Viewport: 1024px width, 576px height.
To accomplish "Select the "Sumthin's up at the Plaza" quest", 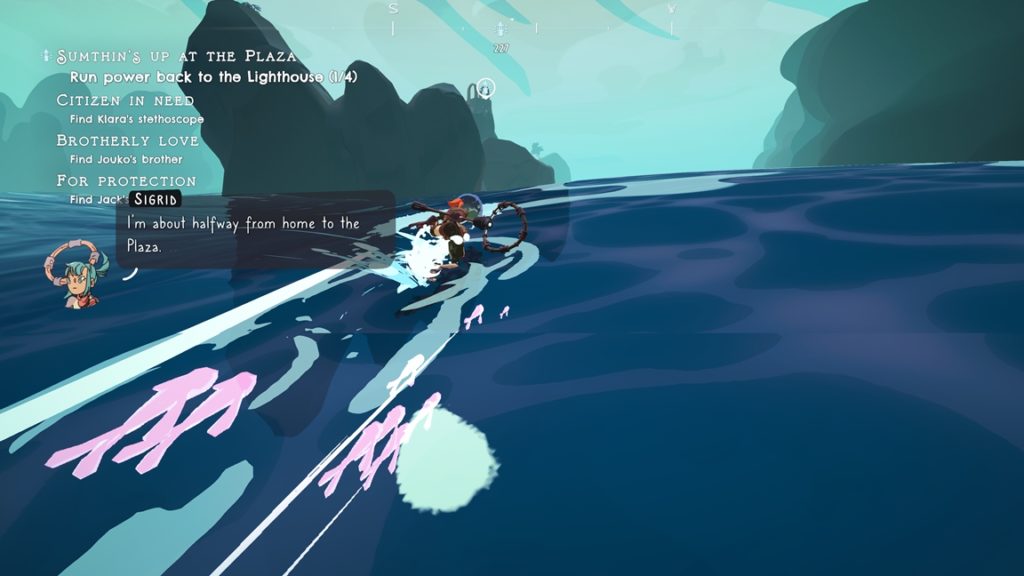I will (176, 56).
